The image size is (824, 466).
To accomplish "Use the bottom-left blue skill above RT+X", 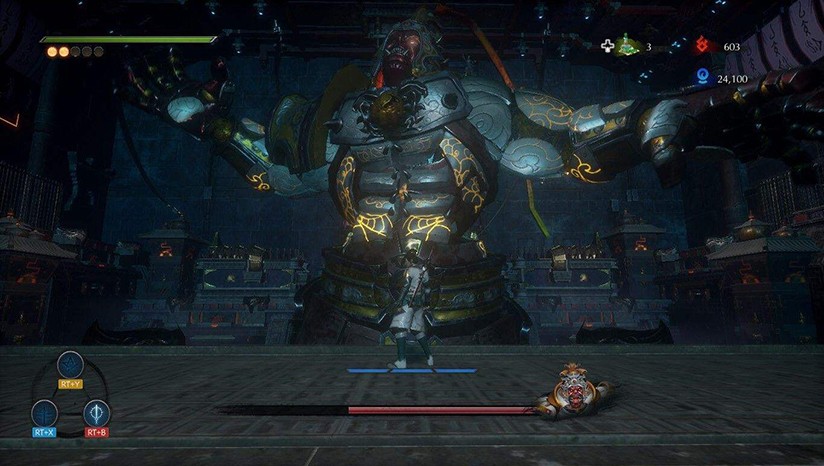I will click(x=44, y=412).
